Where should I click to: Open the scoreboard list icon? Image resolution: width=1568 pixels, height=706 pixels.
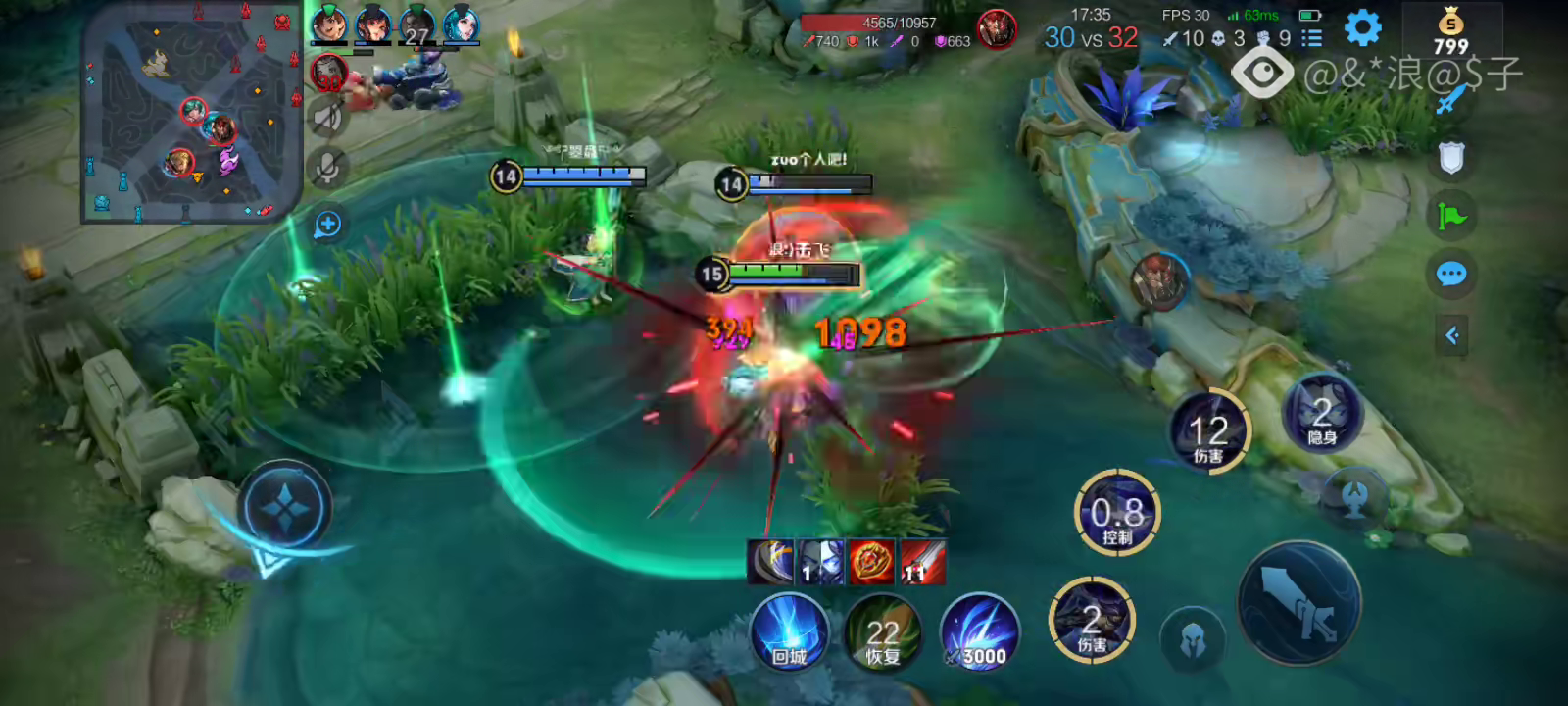(1311, 38)
